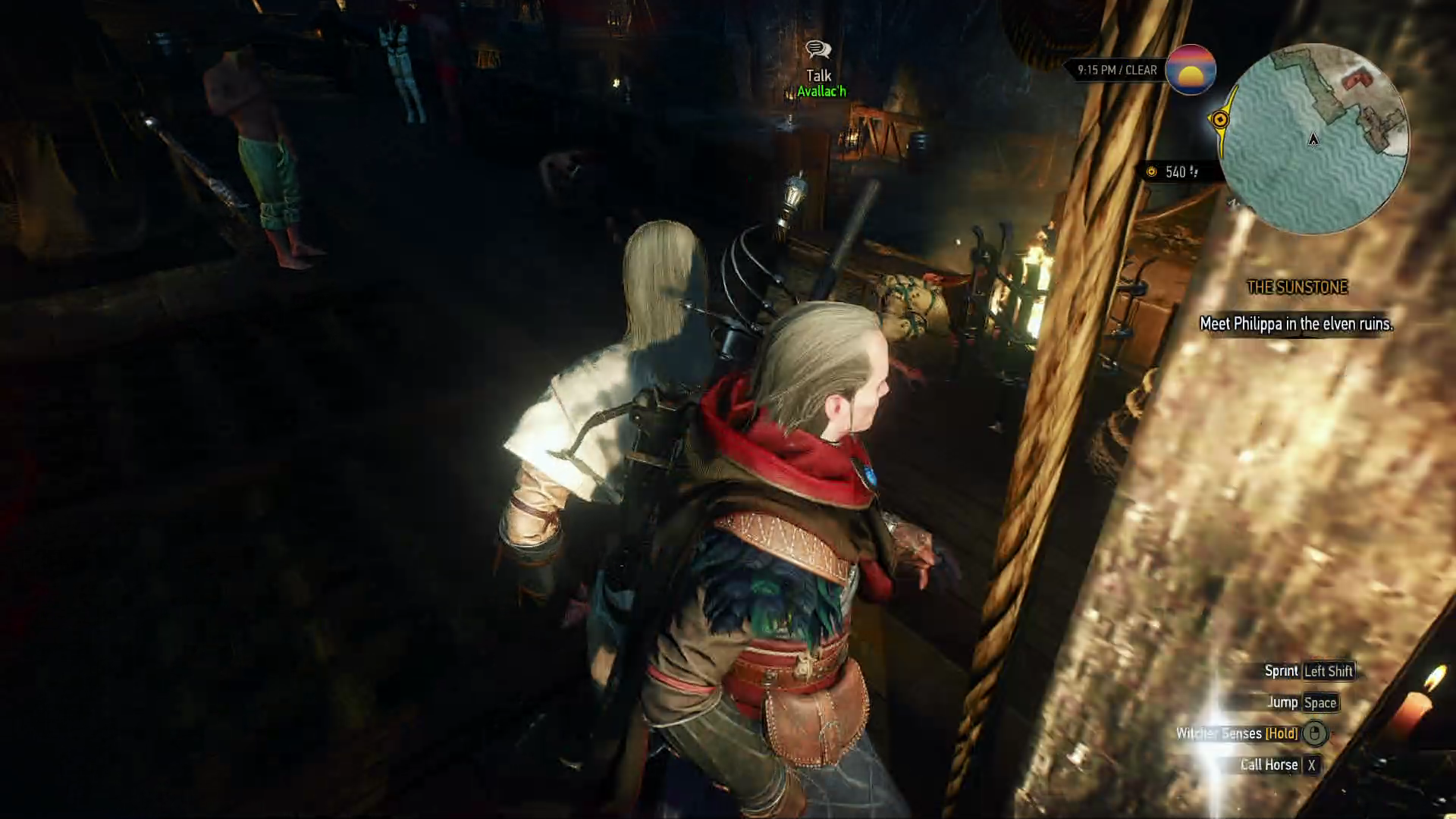Open The Sunstone quest tracker title

(x=1297, y=287)
